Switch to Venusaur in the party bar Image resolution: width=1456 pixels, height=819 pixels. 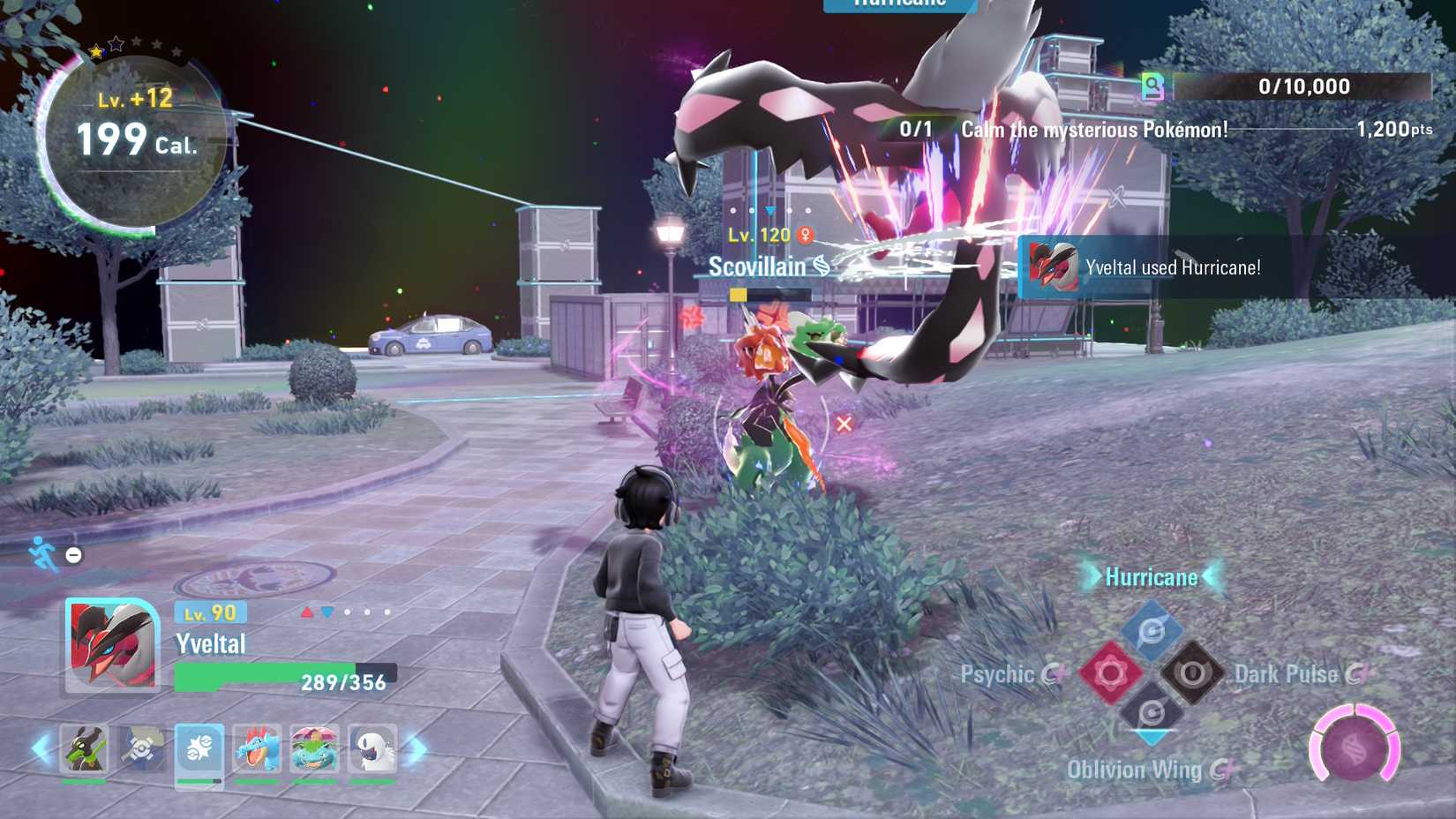tap(317, 748)
